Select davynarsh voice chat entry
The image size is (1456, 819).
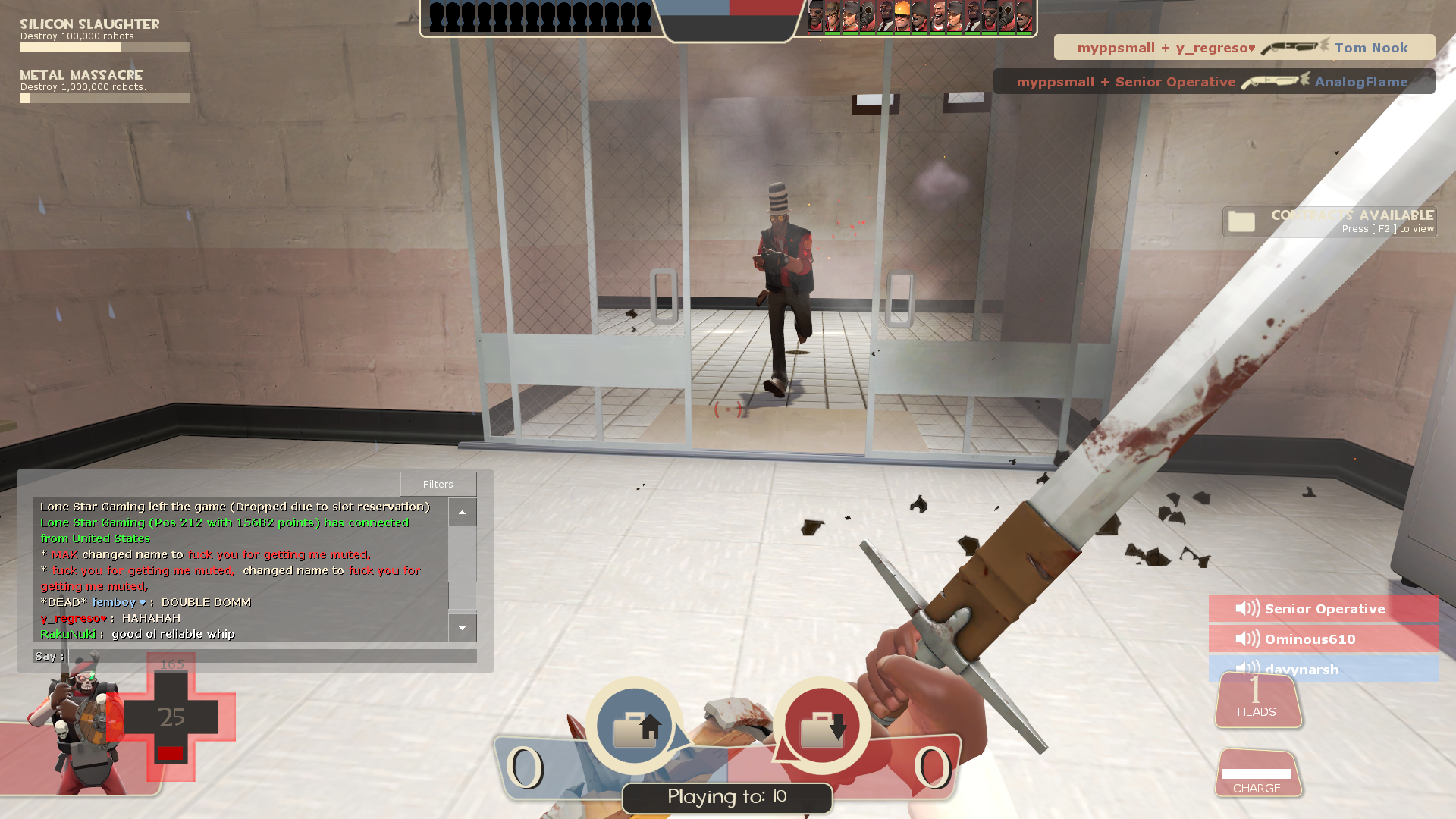click(x=1323, y=668)
